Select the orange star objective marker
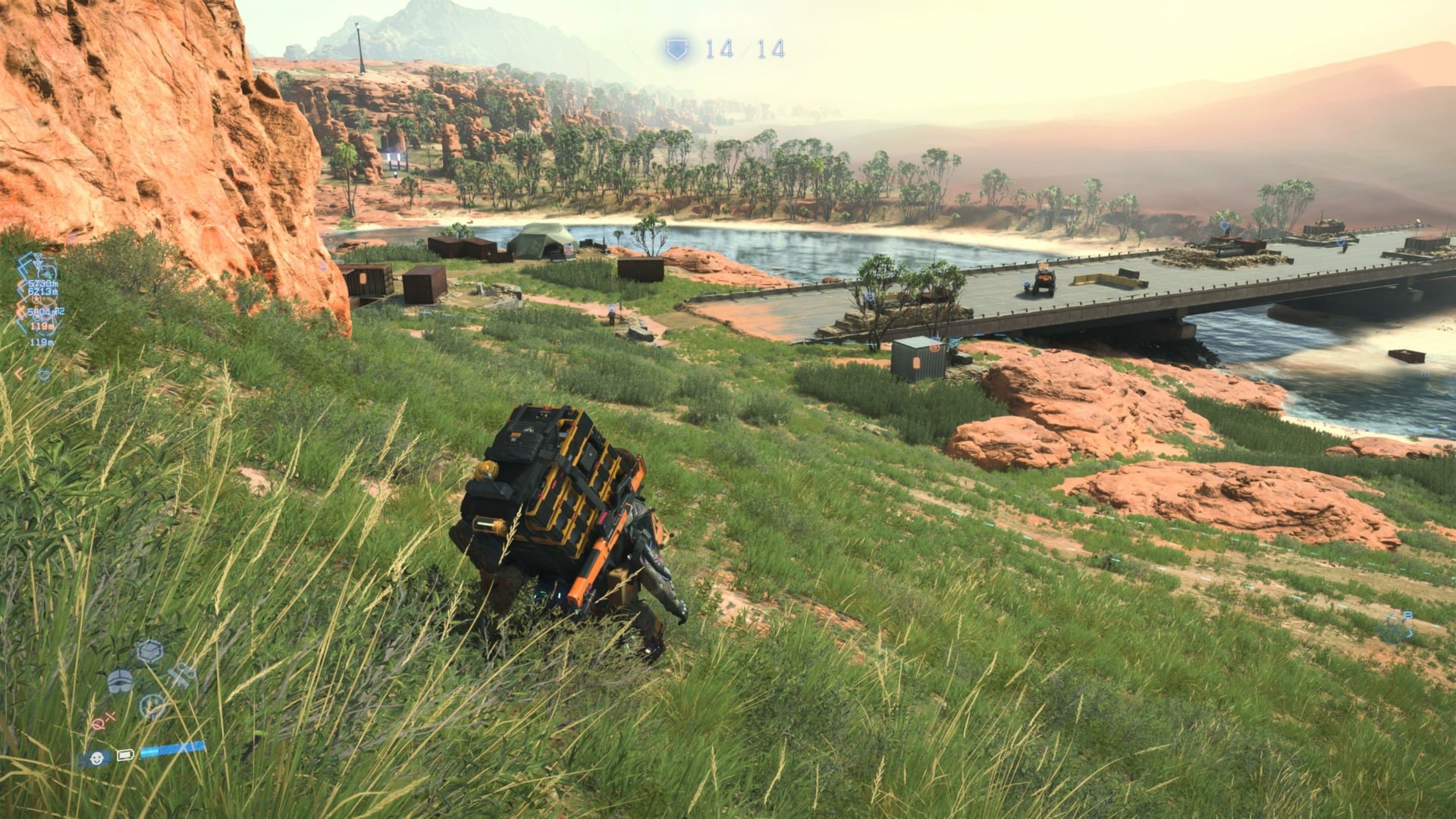Screen dimensions: 1456x819 pos(935,348)
